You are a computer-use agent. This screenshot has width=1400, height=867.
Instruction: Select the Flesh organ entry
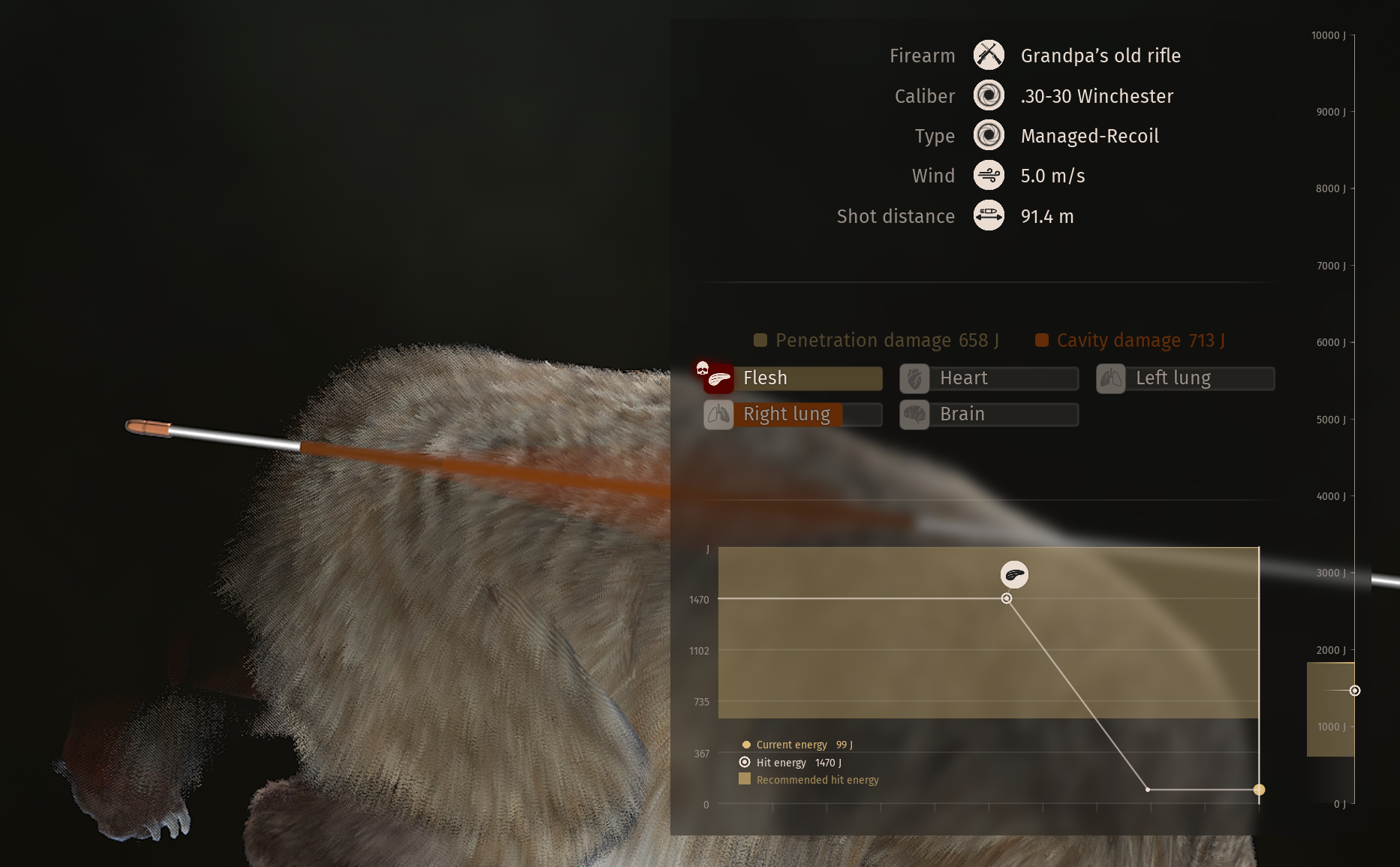coord(793,378)
